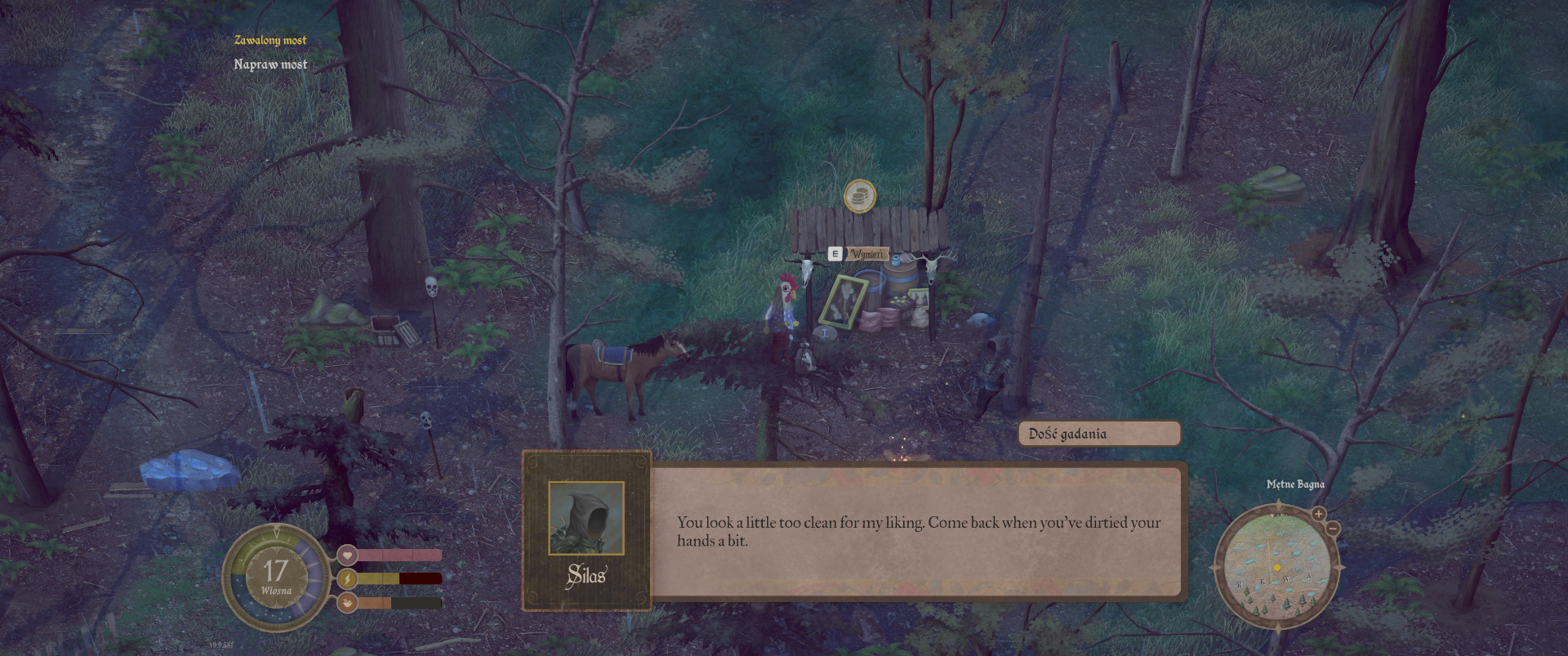Click the coin stack trade marker above the stall

point(859,196)
